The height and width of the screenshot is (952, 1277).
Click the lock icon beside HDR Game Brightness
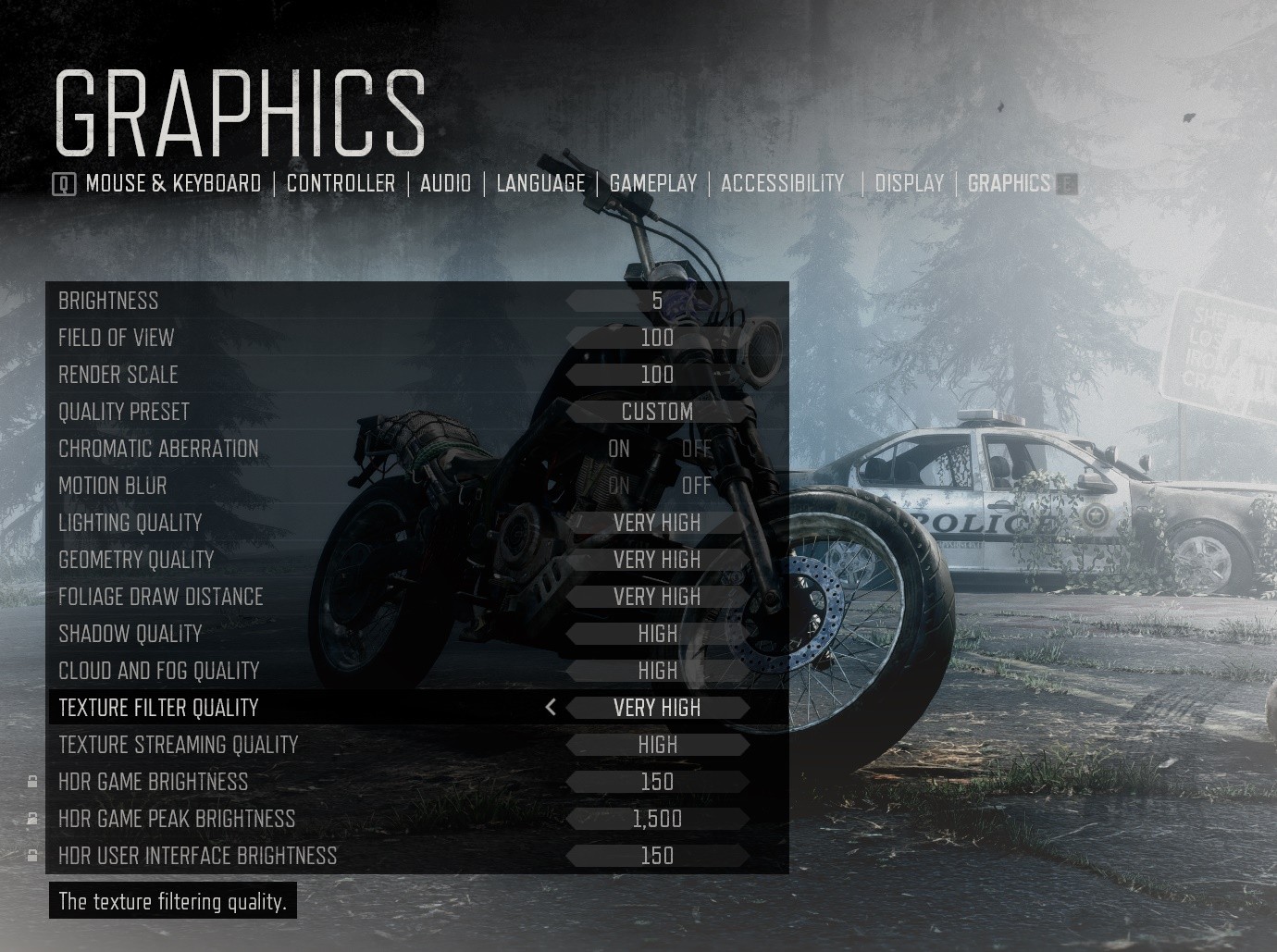click(33, 782)
